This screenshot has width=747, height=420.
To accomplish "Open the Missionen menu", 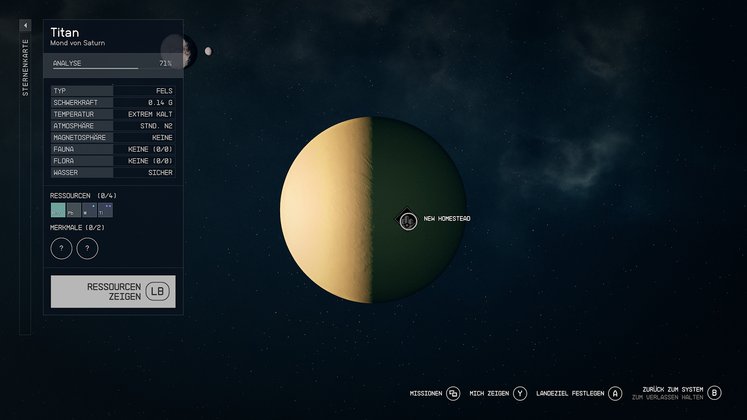I will click(x=453, y=393).
